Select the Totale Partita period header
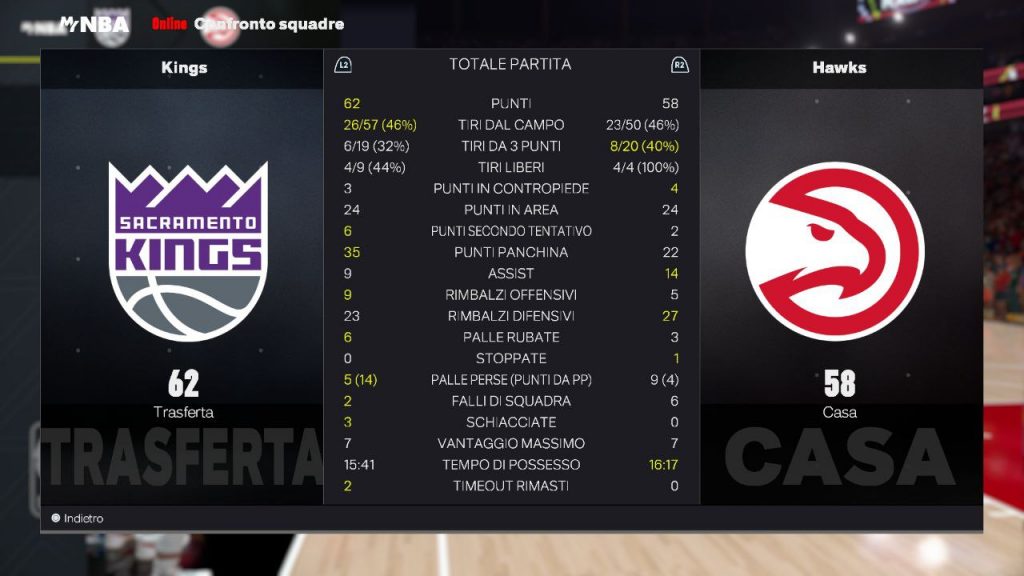Screen dimensions: 1024x576 tap(510, 64)
